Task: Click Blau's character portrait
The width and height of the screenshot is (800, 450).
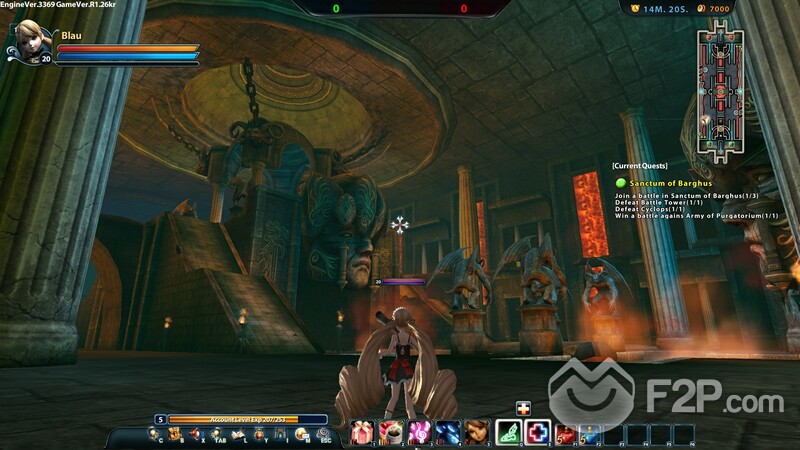Action: click(27, 42)
